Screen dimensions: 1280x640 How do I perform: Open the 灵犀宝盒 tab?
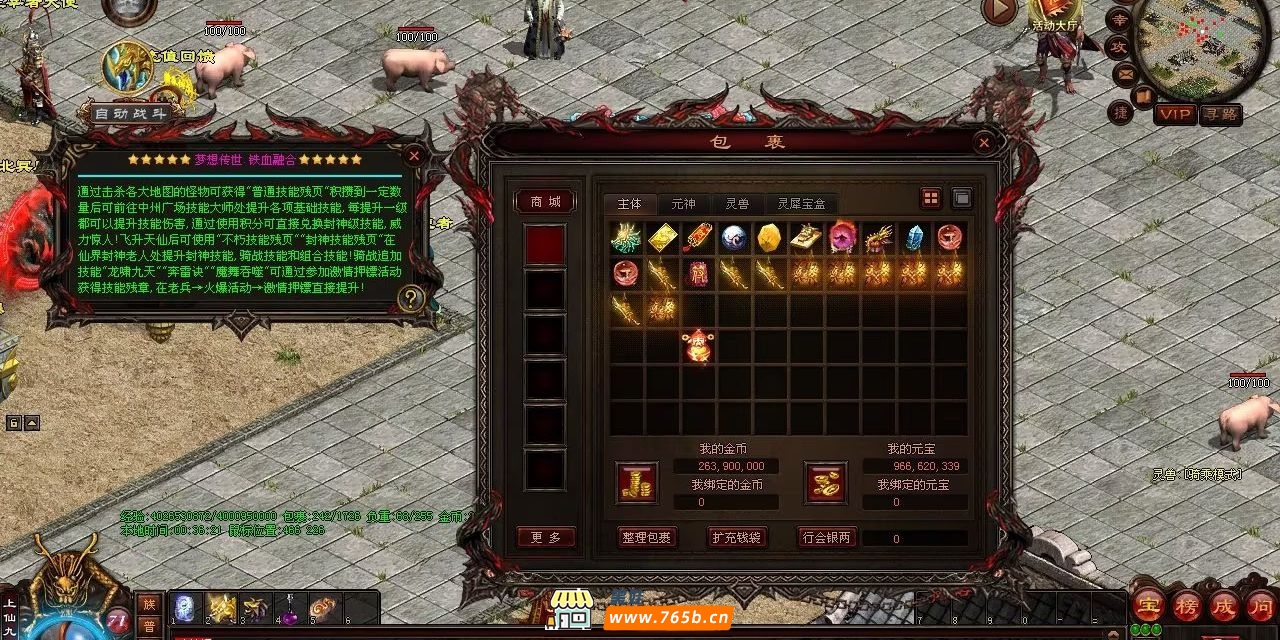[x=801, y=203]
